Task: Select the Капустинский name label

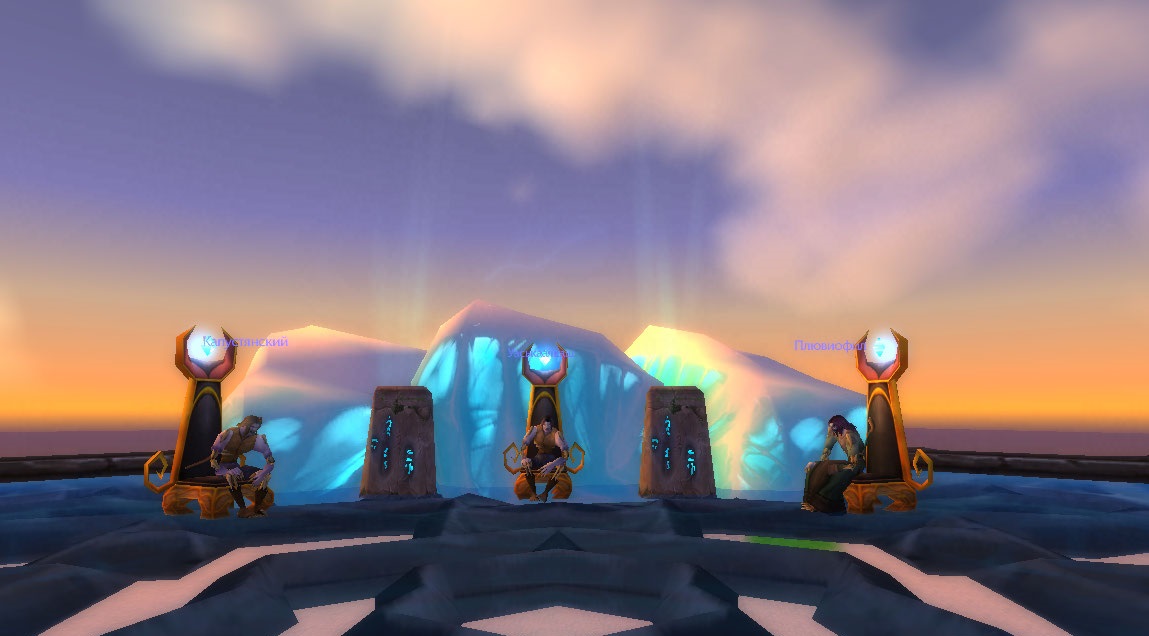Action: [245, 342]
